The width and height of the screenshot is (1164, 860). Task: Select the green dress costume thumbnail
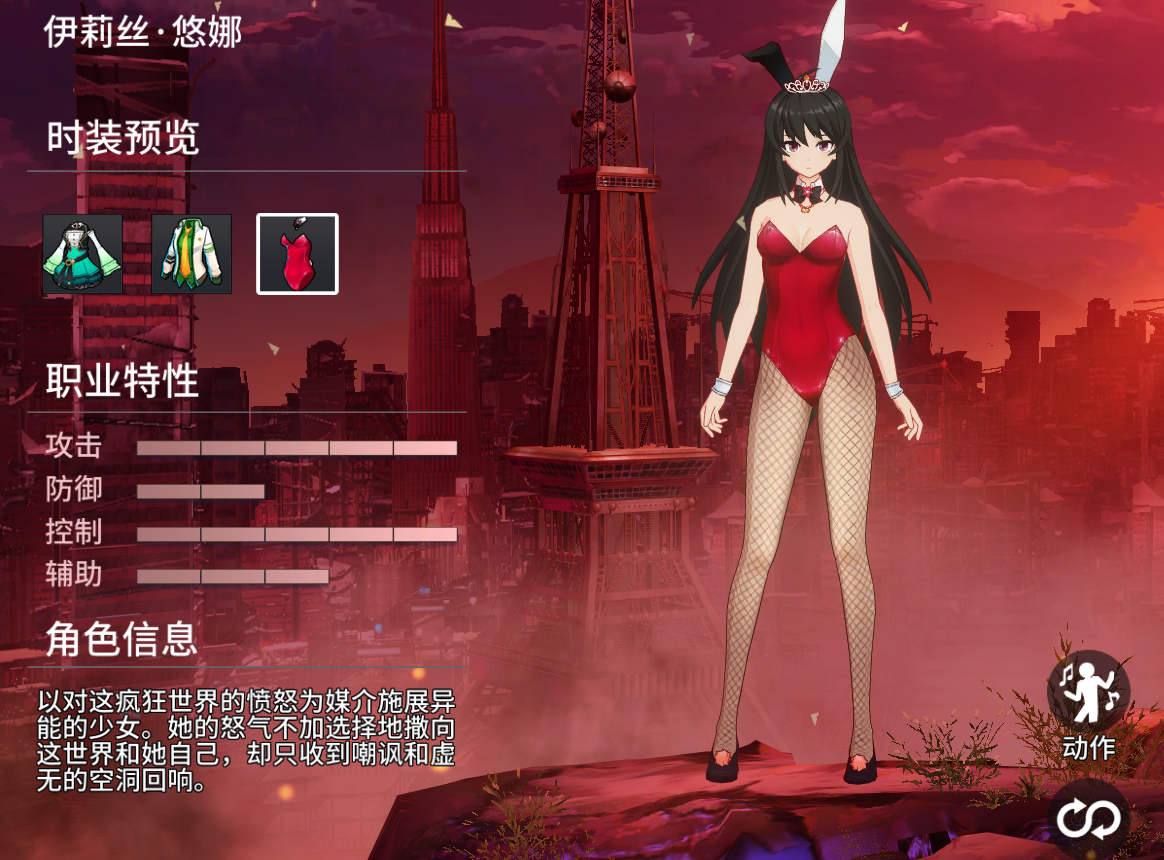[83, 254]
